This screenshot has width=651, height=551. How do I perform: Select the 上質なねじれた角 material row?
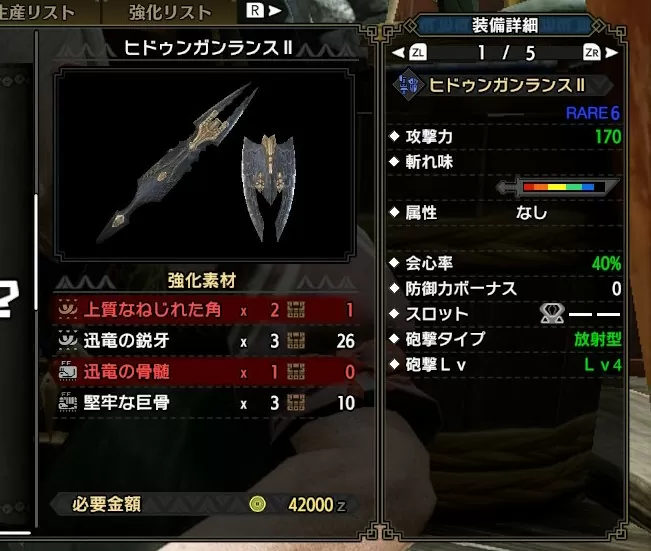click(207, 310)
